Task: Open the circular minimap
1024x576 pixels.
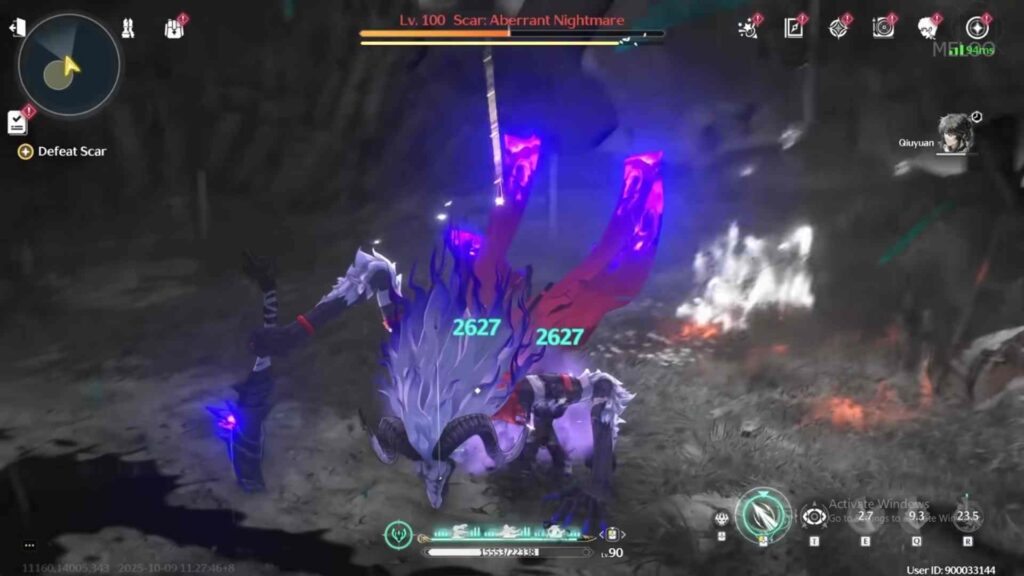Action: coord(68,65)
